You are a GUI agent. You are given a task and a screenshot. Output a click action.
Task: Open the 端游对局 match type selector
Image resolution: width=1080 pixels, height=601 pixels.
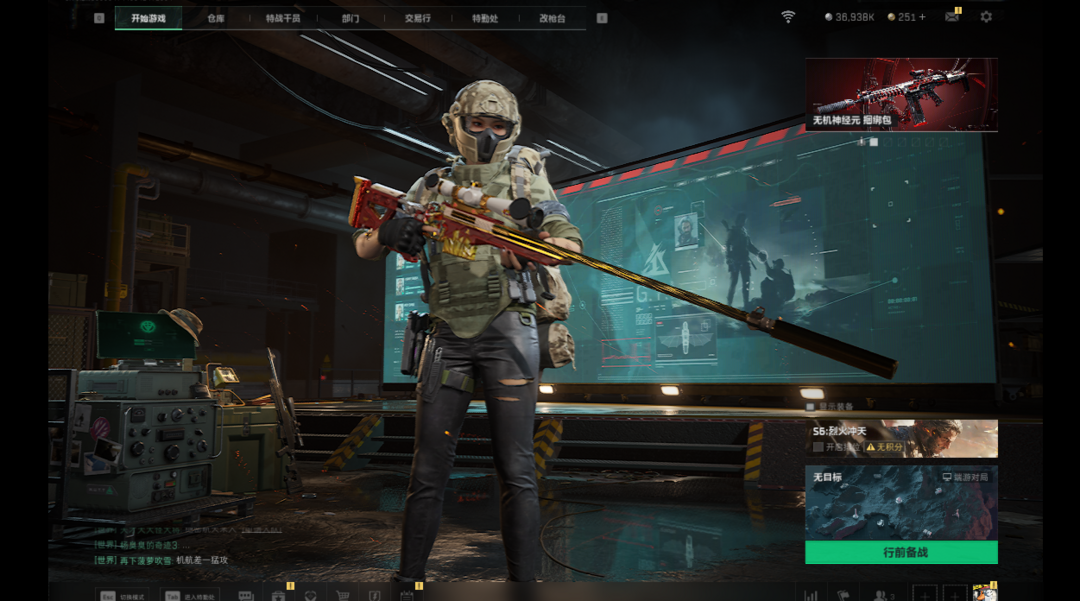[x=966, y=478]
